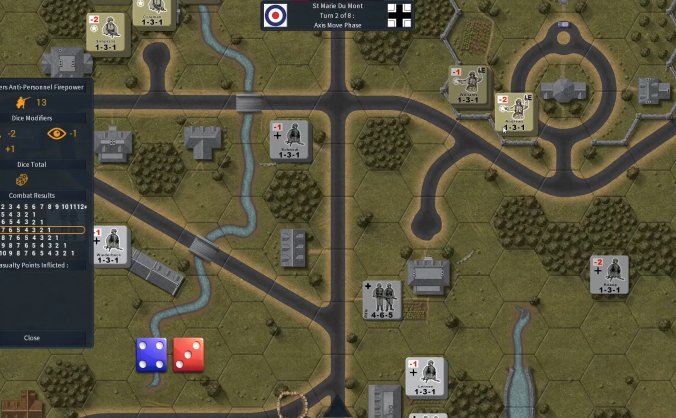Screen dimensions: 676x418
Task: Select the grey 1-3-1 counter at far right
Action: 608,274
